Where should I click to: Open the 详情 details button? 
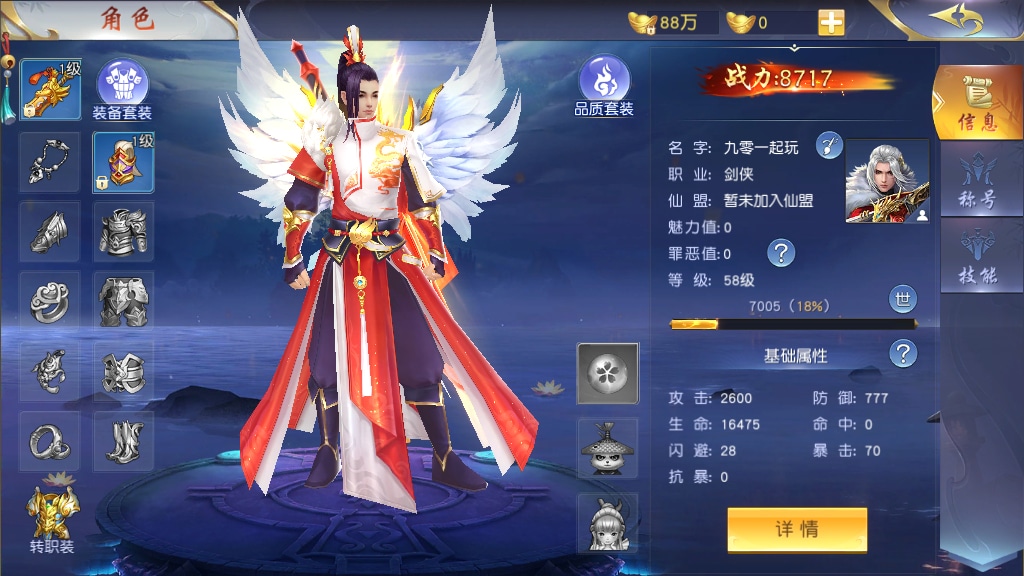[797, 529]
